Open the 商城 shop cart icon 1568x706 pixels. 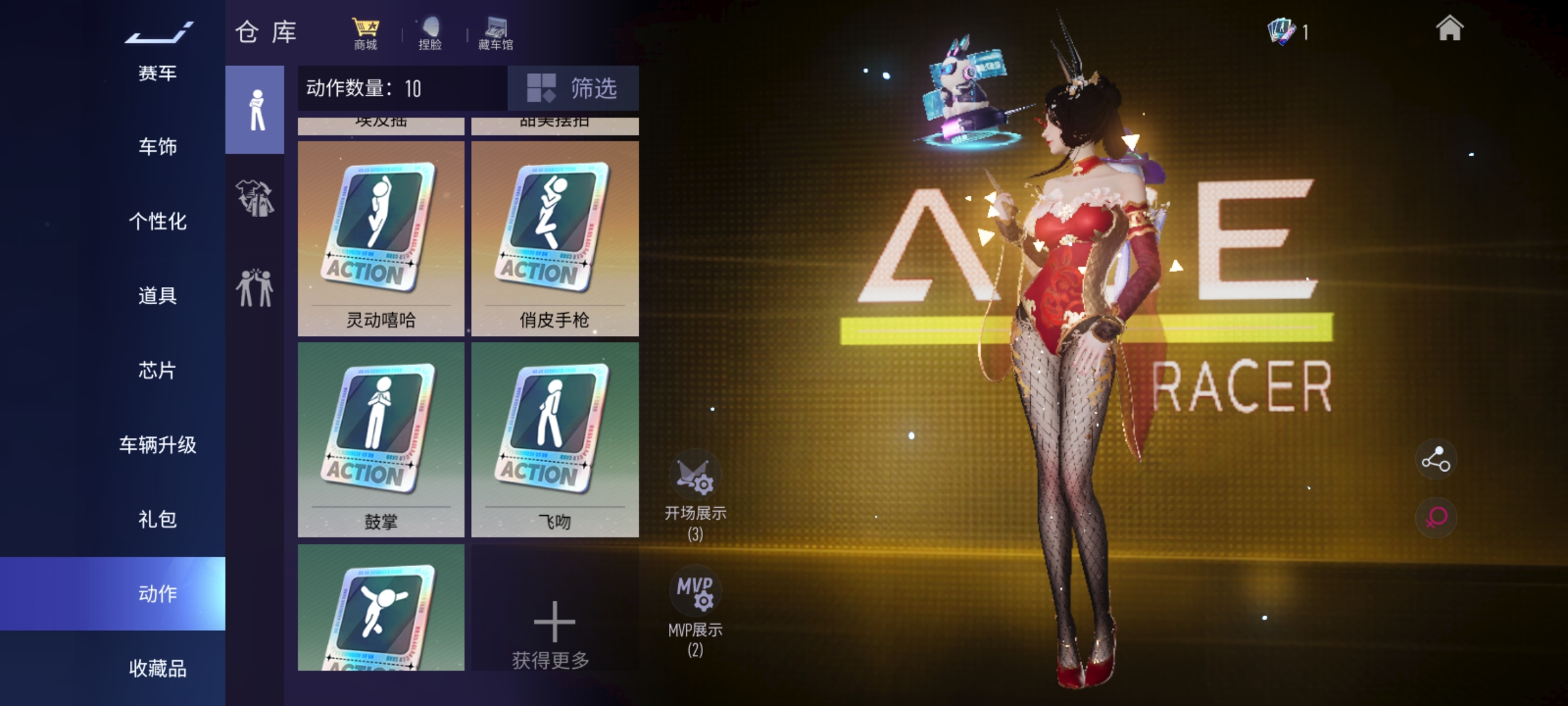365,34
